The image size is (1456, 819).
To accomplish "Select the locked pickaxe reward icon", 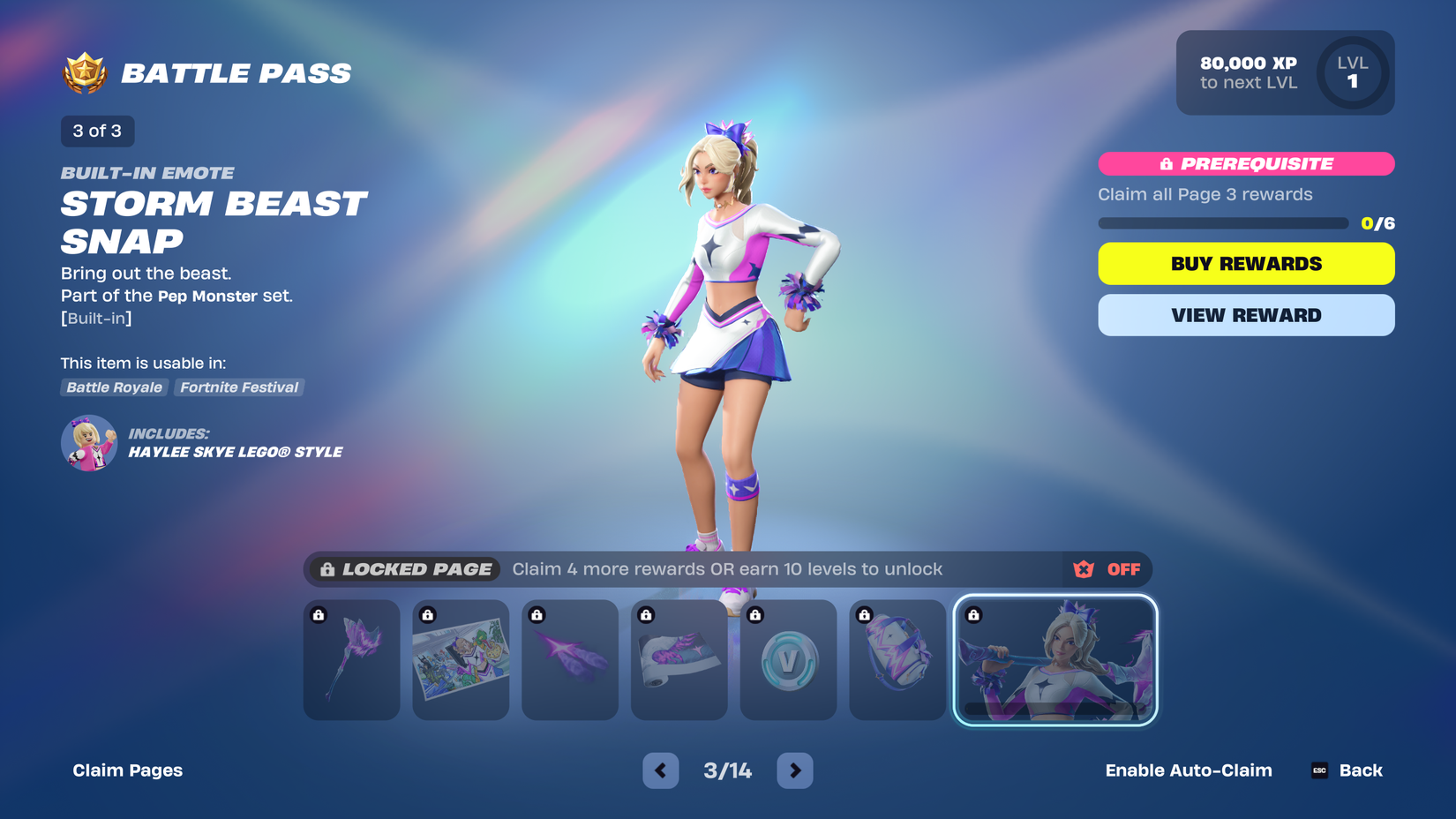I will pyautogui.click(x=350, y=659).
